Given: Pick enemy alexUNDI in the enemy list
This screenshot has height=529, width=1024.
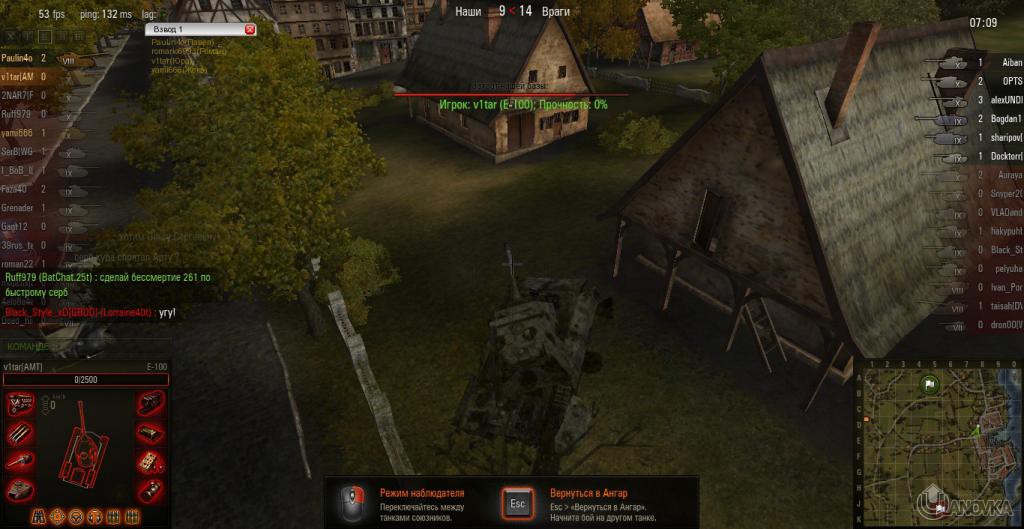Looking at the screenshot, I should coord(1004,100).
